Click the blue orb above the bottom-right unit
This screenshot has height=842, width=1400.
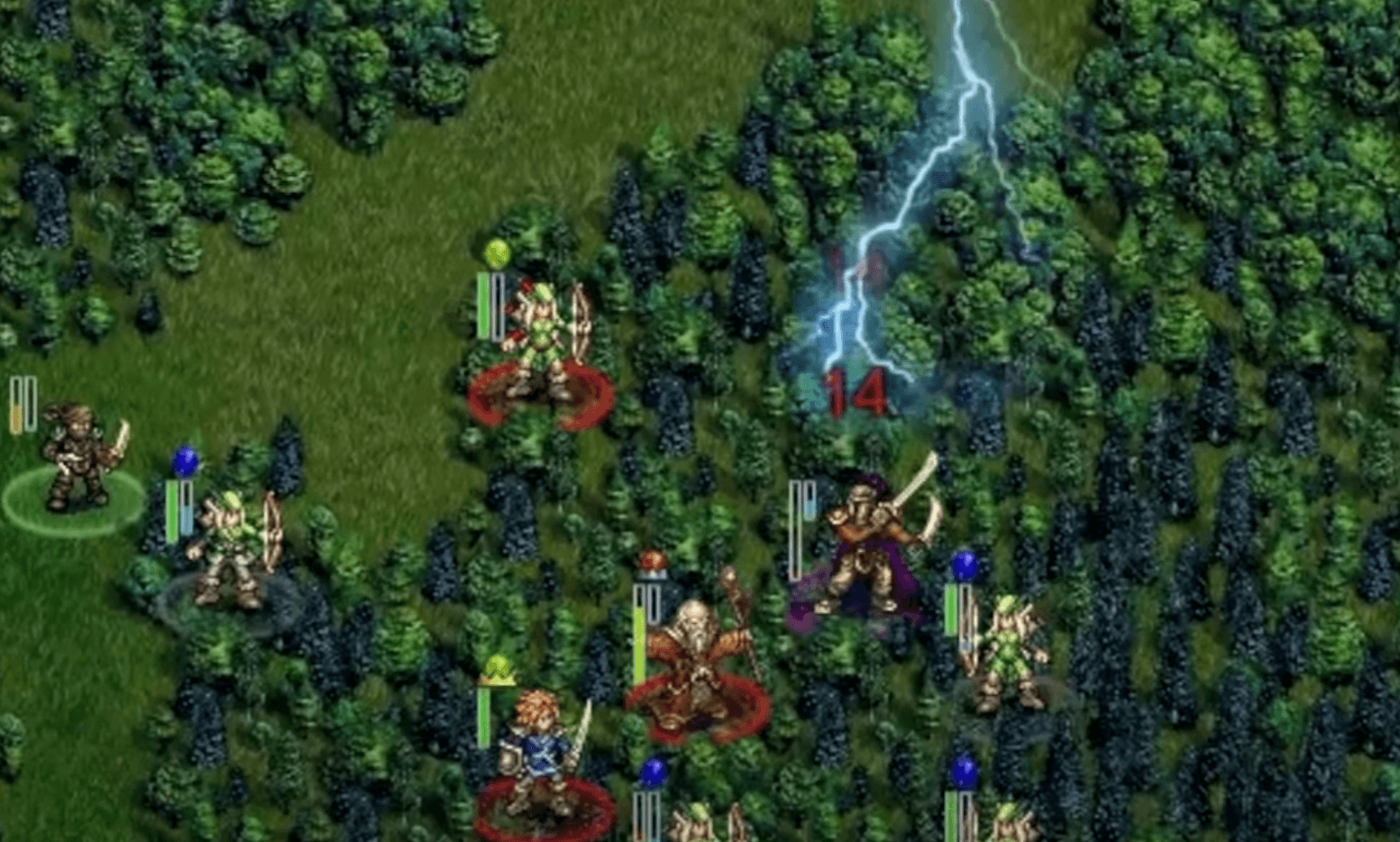coord(963,768)
